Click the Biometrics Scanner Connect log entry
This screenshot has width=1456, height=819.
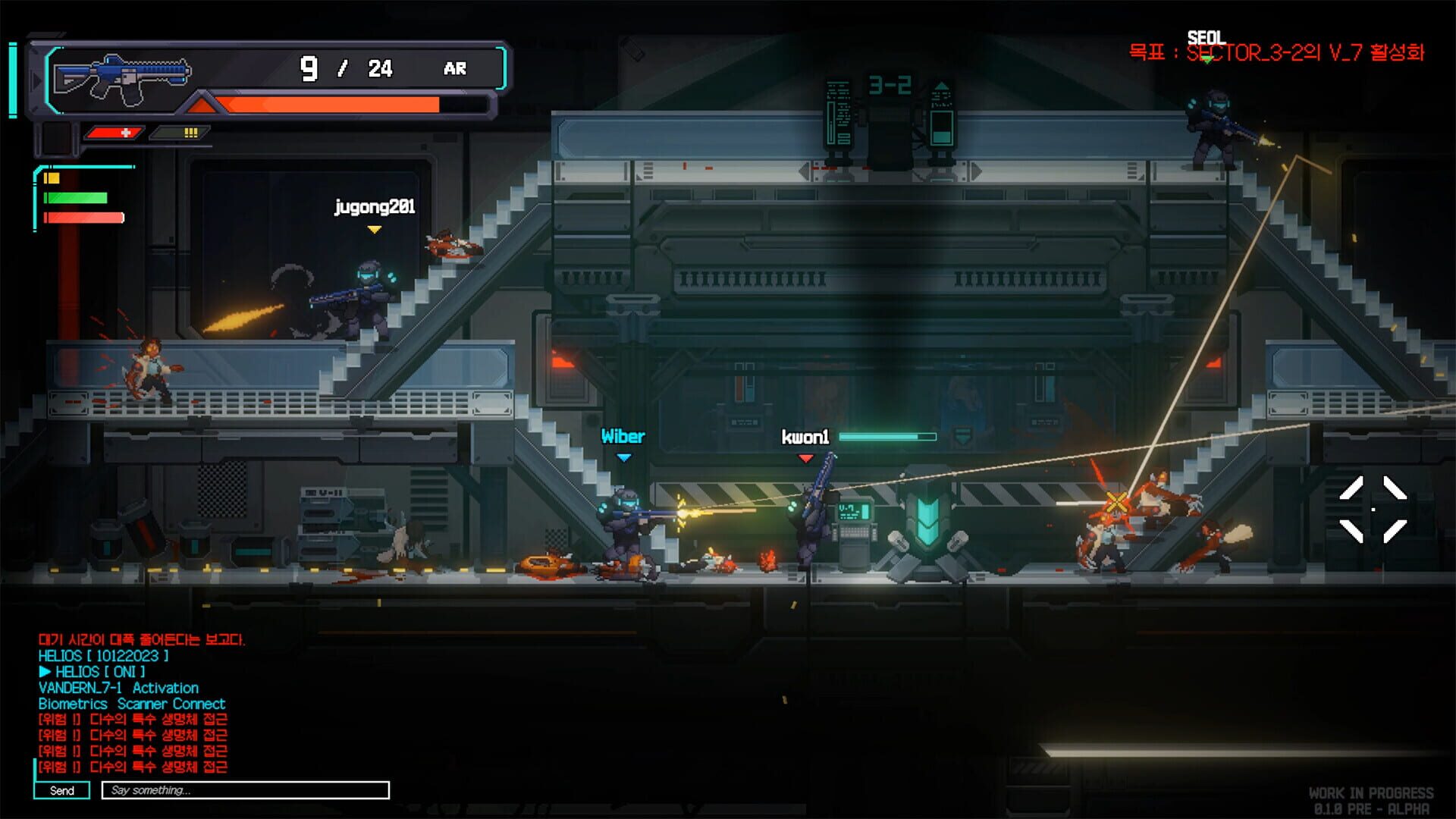(132, 704)
